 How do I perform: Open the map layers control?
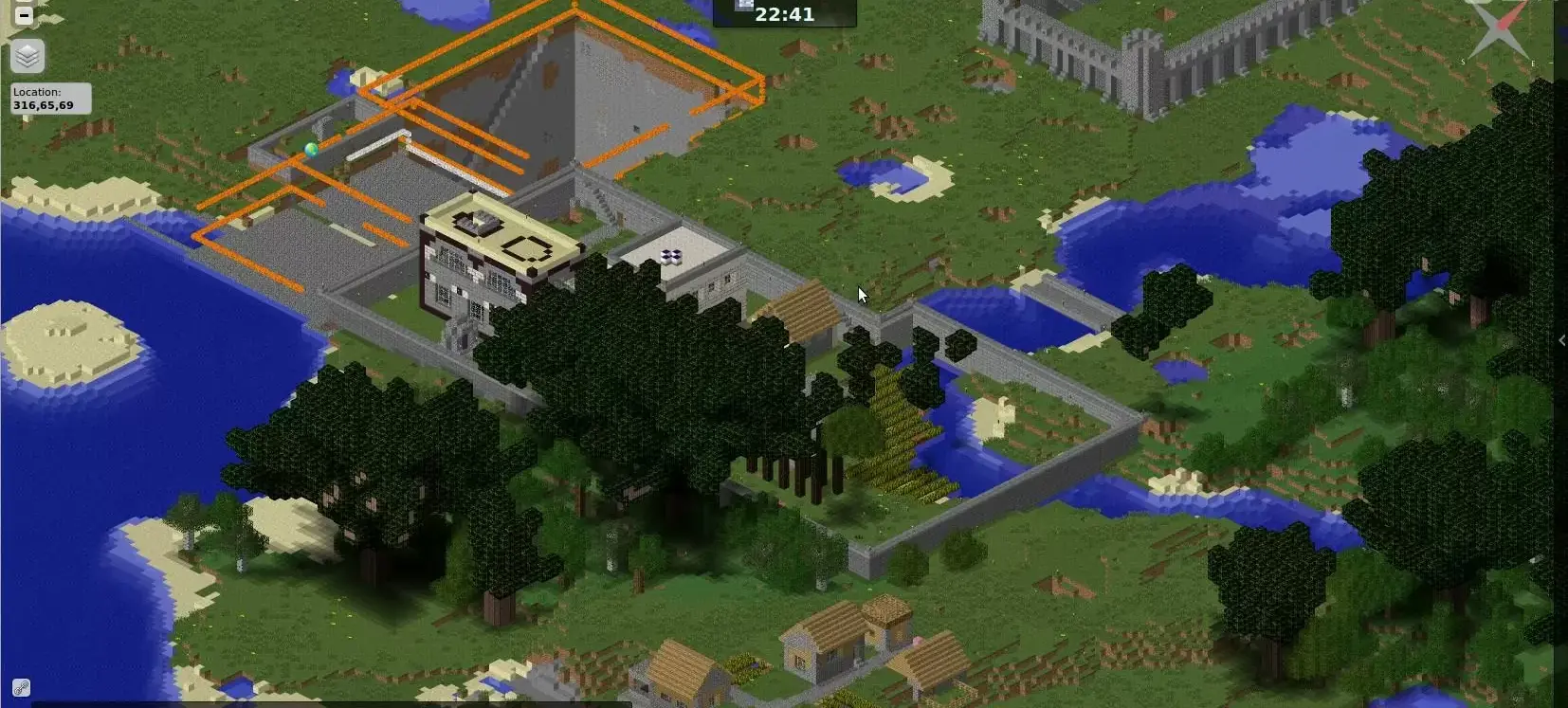coord(27,57)
